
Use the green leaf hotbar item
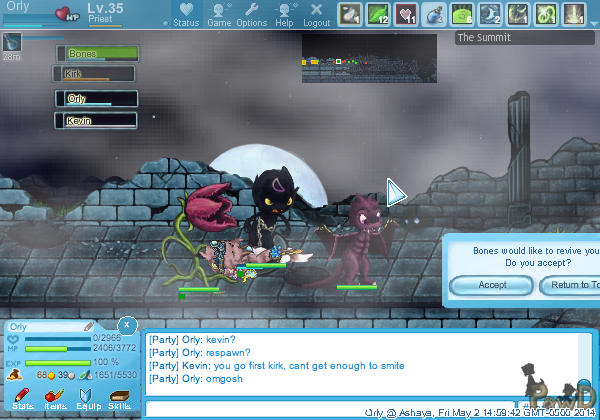click(x=378, y=15)
